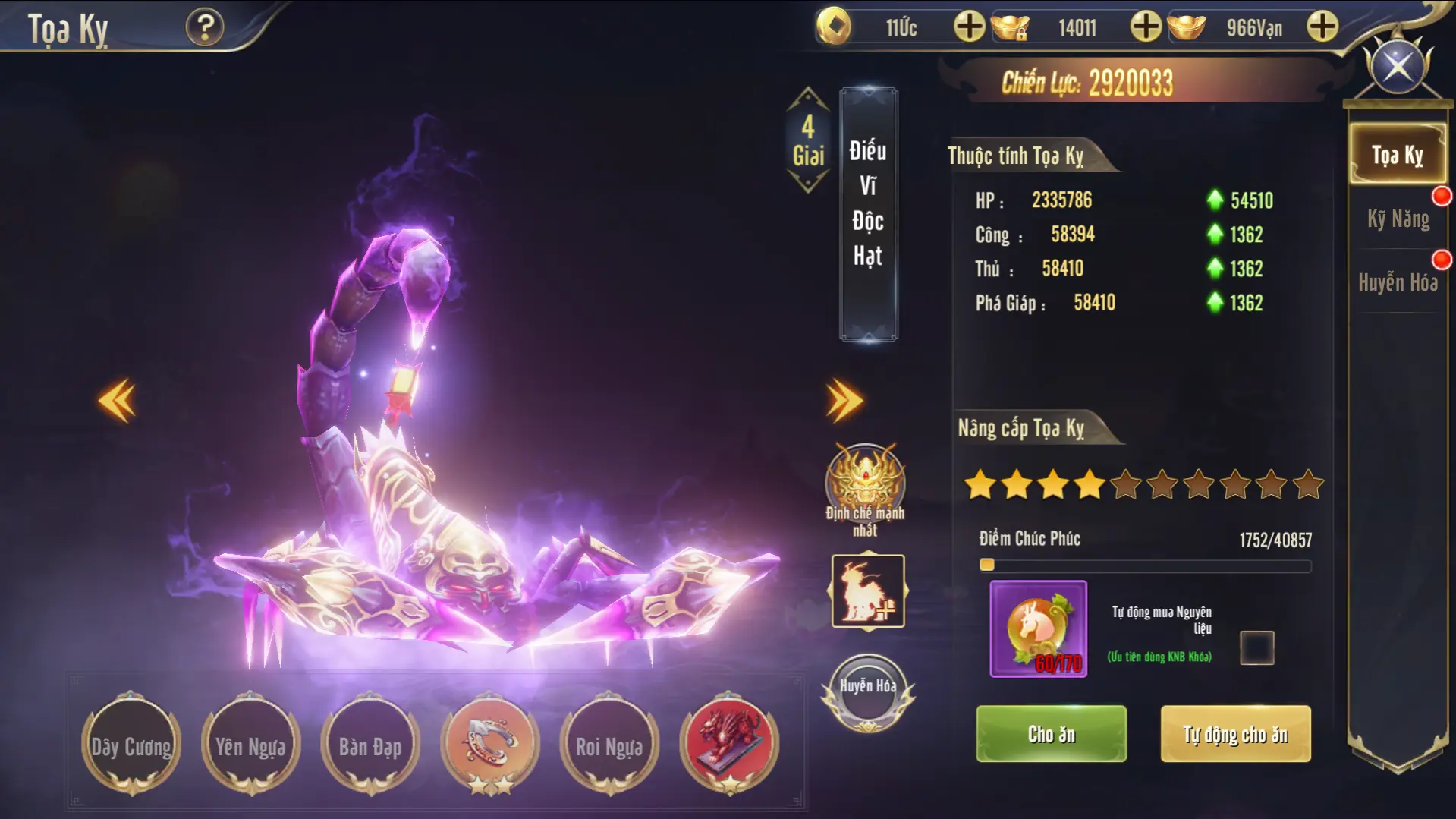Select the Yên Ngựa equipment slot

point(250,745)
